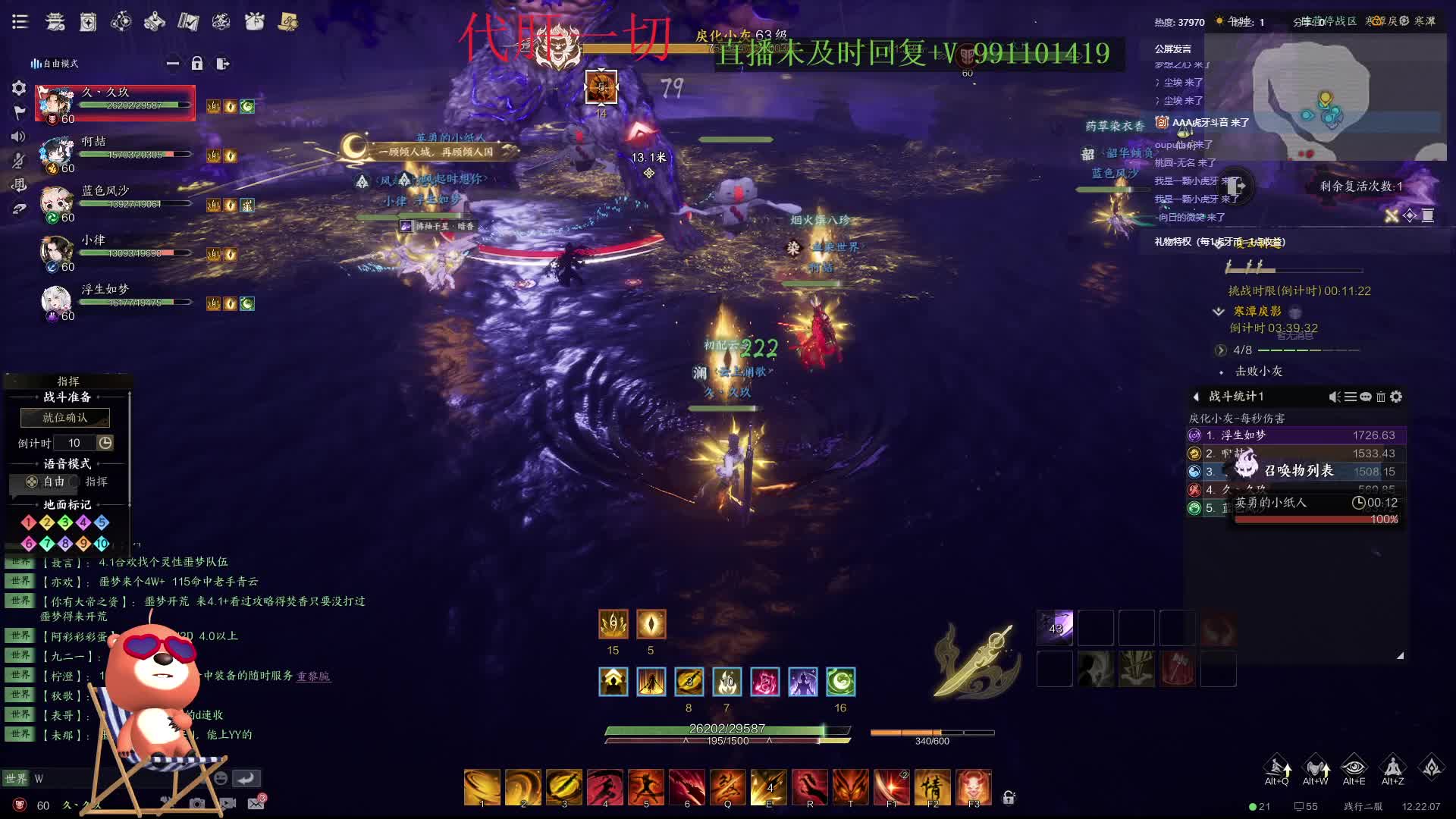Open team settings gear icon
Viewport: 1456px width, 819px height.
(x=19, y=88)
